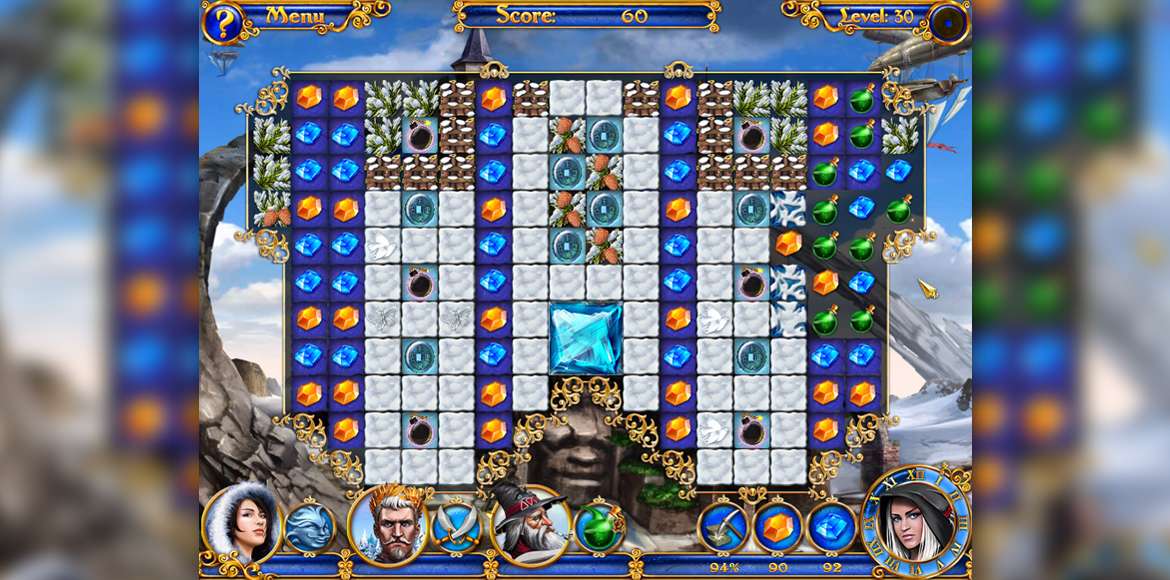Click the pickaxe goal icon
This screenshot has width=1170, height=580.
722,526
